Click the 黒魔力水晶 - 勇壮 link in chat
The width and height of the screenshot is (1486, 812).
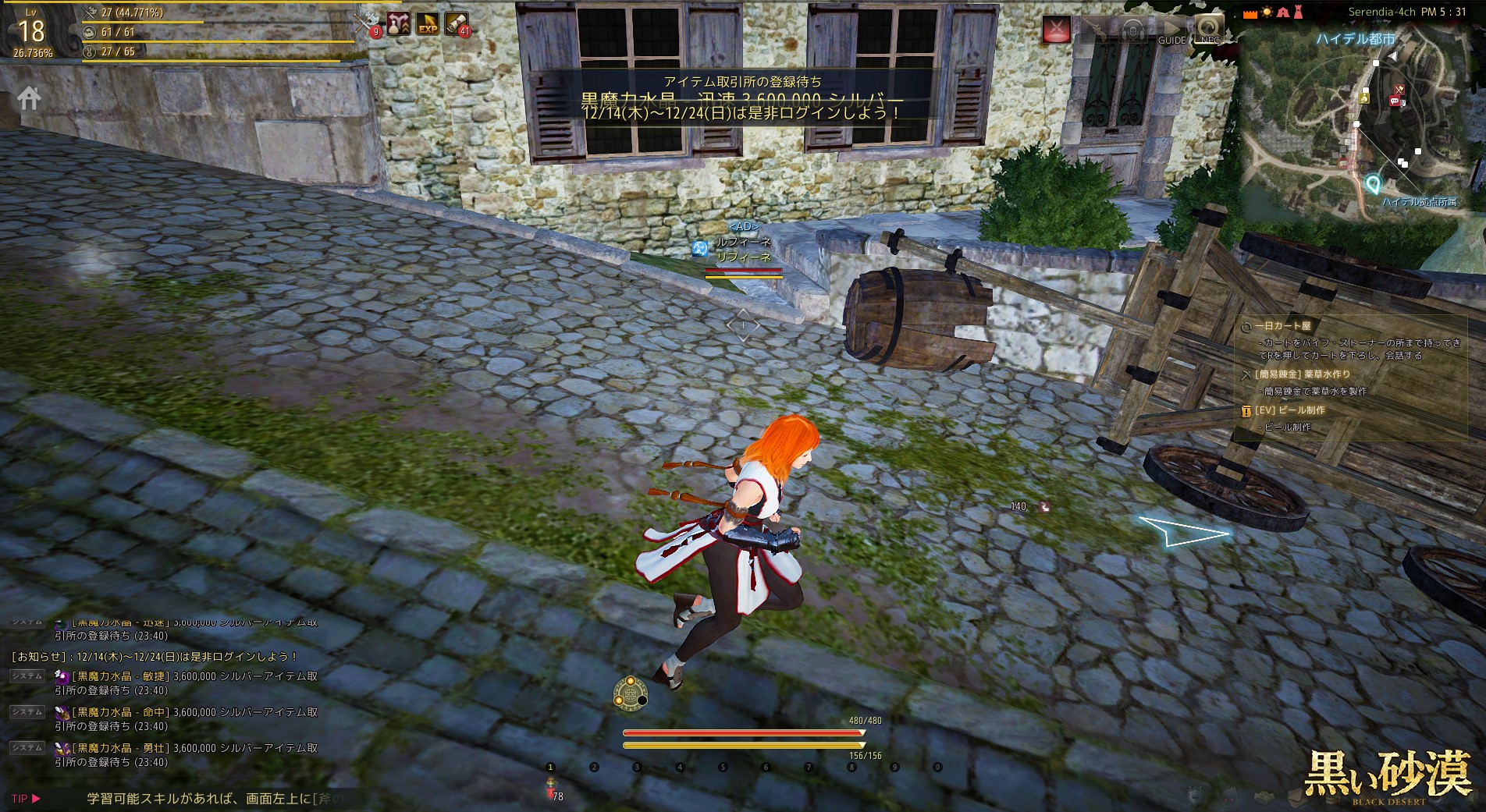[121, 748]
